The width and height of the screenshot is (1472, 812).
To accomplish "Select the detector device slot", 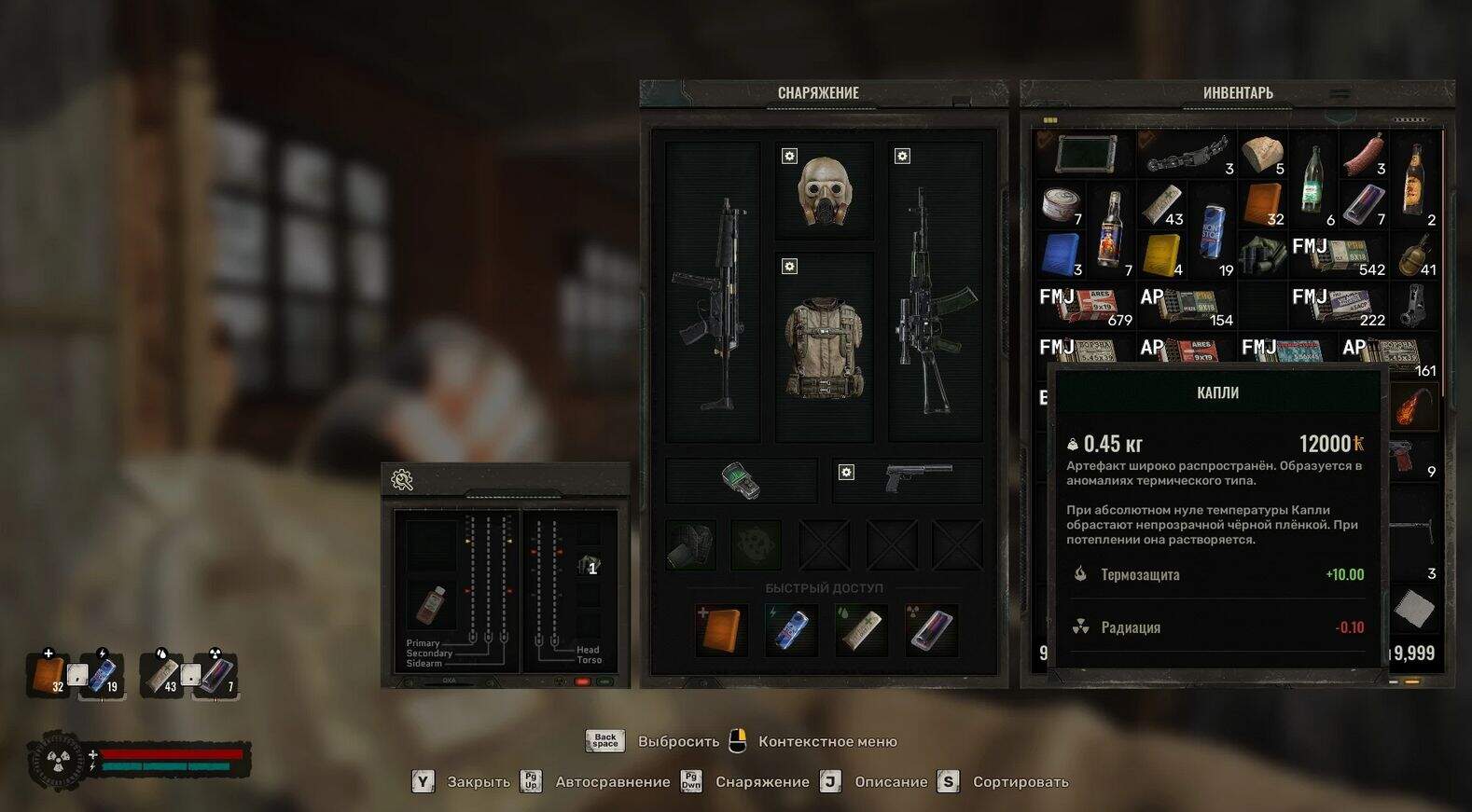I will [741, 480].
